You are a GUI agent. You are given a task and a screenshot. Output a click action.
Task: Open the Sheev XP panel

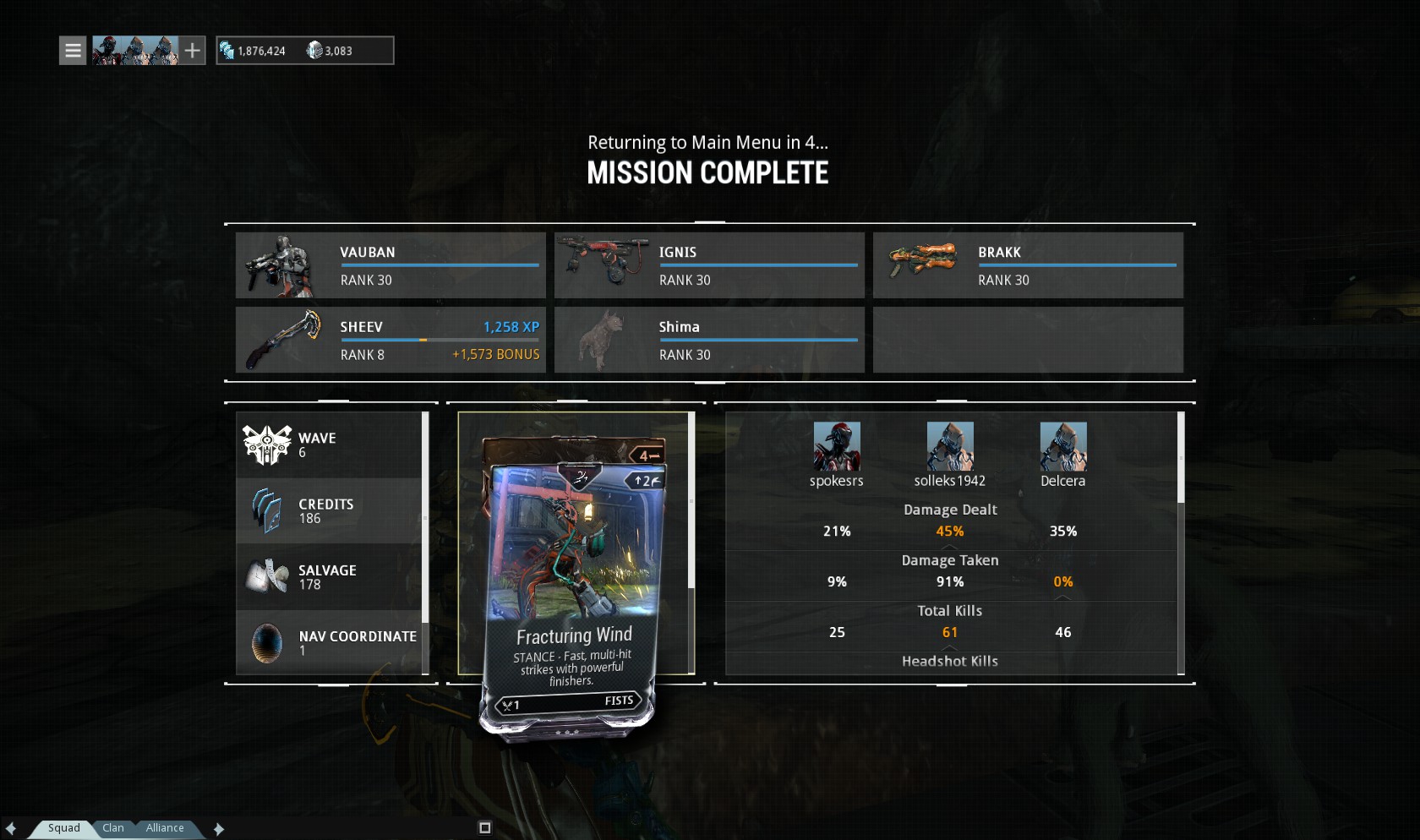tap(390, 340)
